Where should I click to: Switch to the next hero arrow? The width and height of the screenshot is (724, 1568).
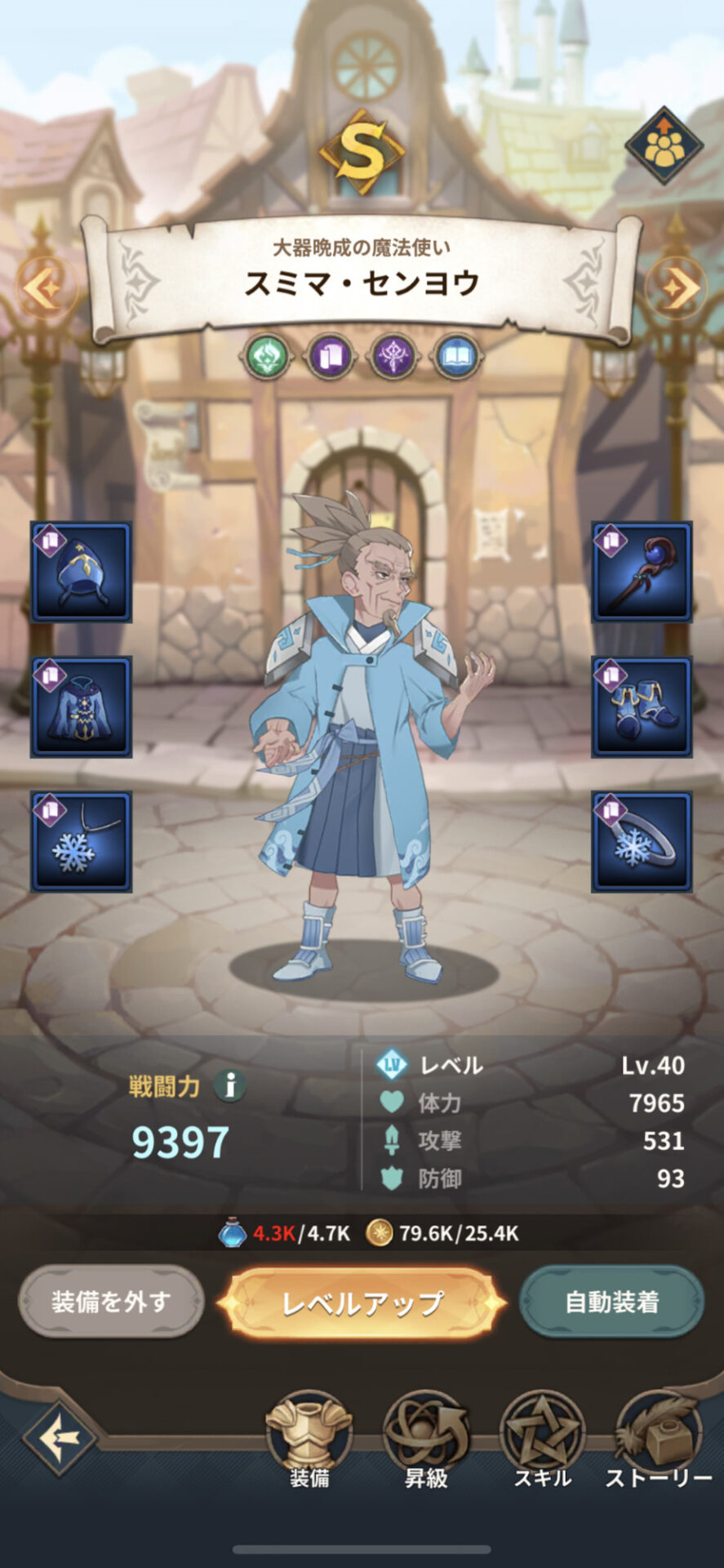point(678,287)
